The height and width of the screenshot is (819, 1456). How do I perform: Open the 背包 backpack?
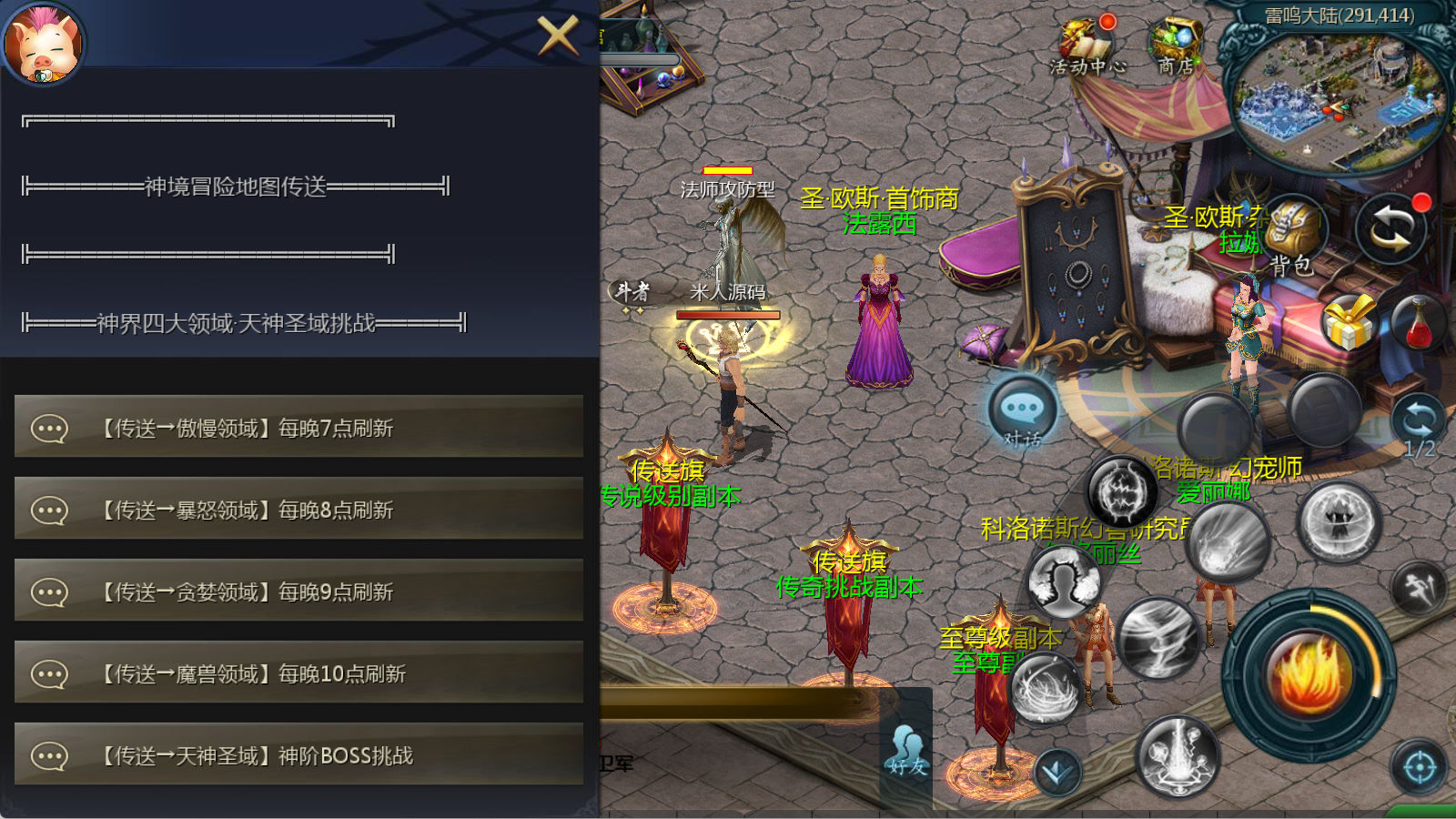point(1292,235)
